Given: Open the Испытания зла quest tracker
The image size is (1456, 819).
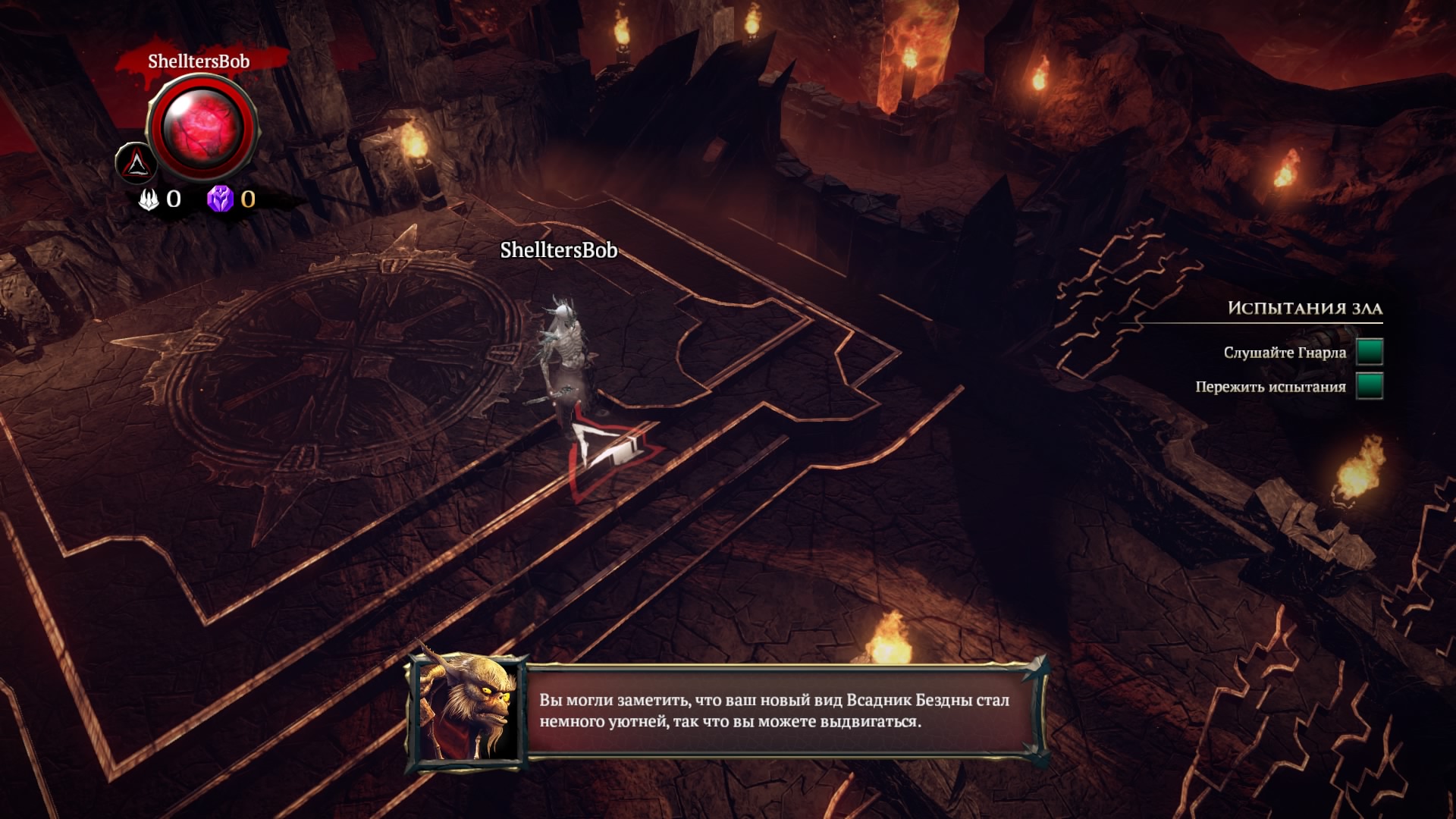Looking at the screenshot, I should [1304, 308].
